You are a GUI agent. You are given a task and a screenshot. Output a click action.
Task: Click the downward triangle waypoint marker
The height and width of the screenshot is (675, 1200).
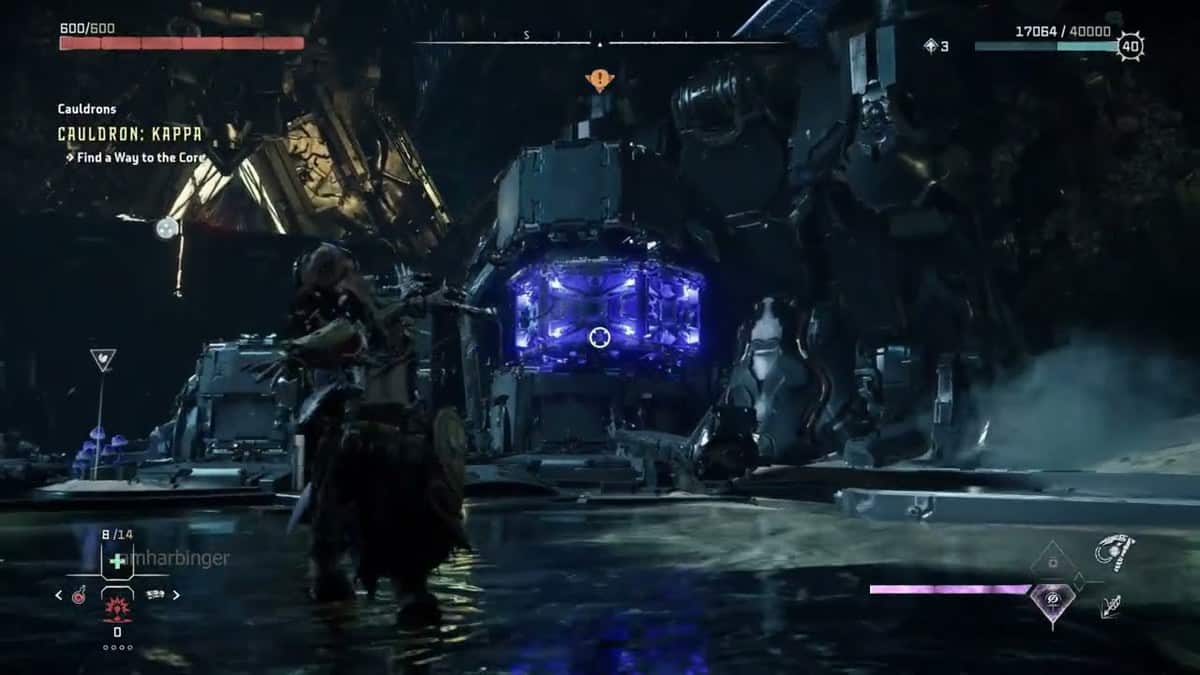point(102,359)
